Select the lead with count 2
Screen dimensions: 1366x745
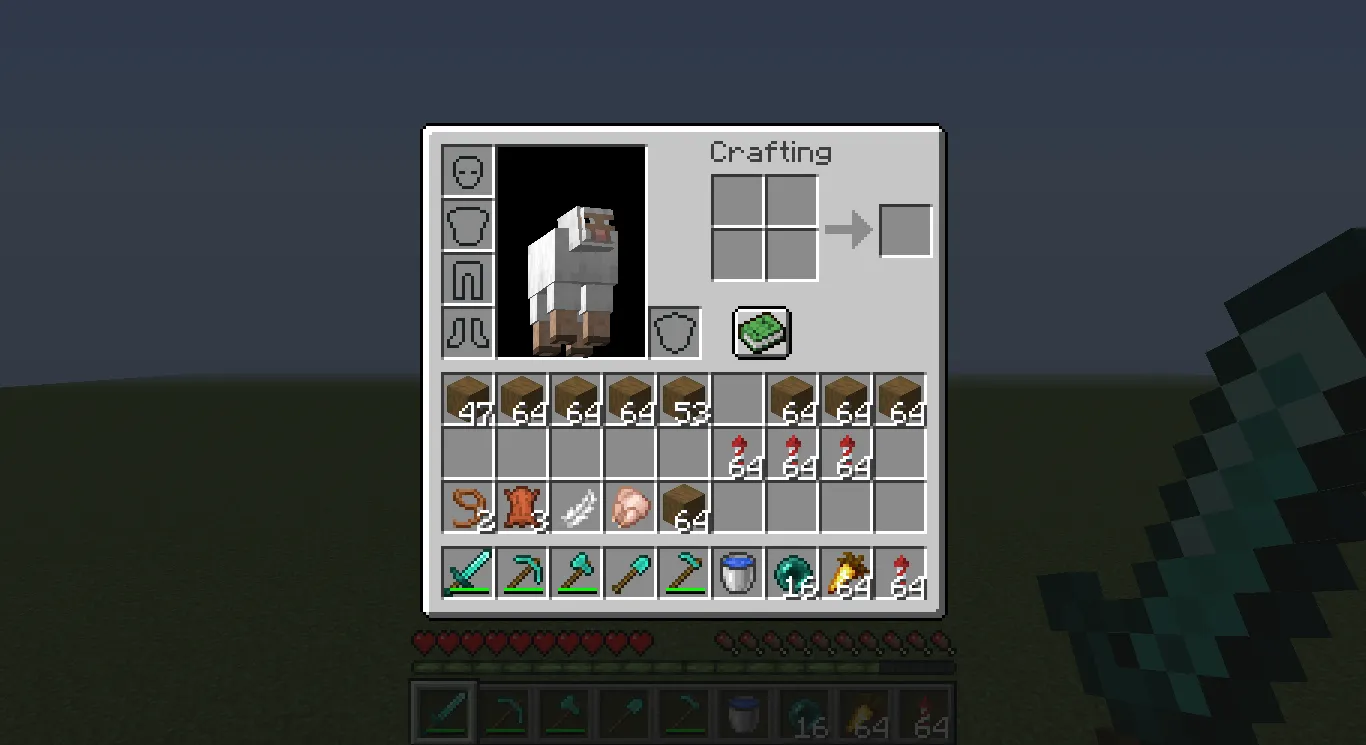click(x=466, y=508)
